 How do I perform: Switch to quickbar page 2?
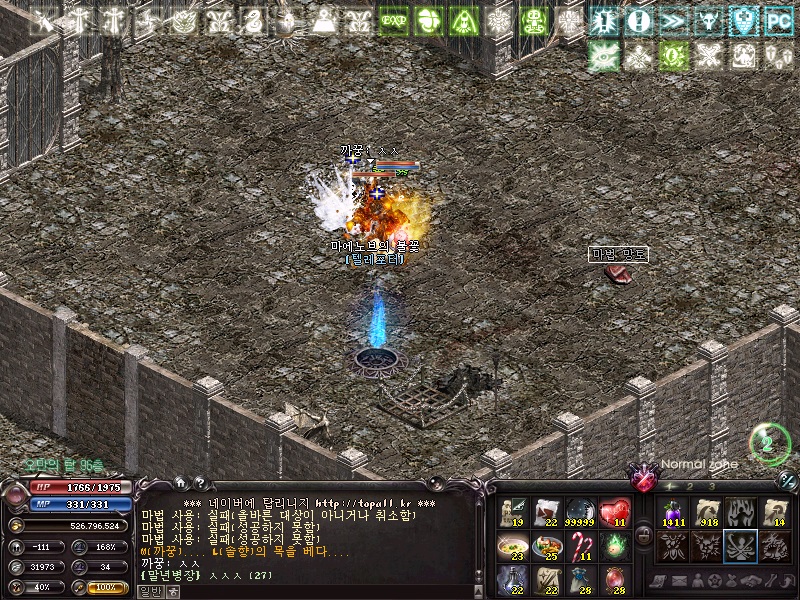pos(689,486)
